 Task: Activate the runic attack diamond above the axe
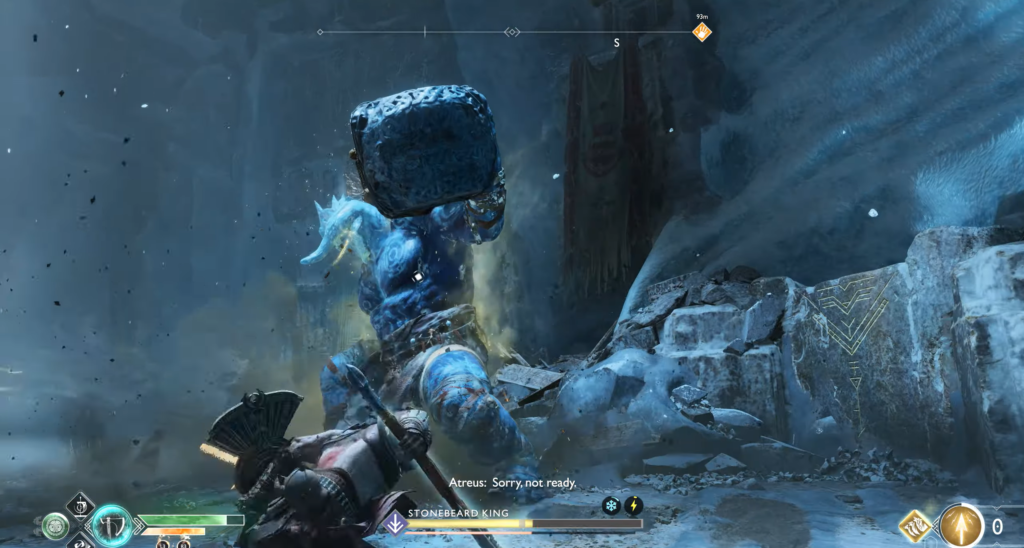coord(81,504)
